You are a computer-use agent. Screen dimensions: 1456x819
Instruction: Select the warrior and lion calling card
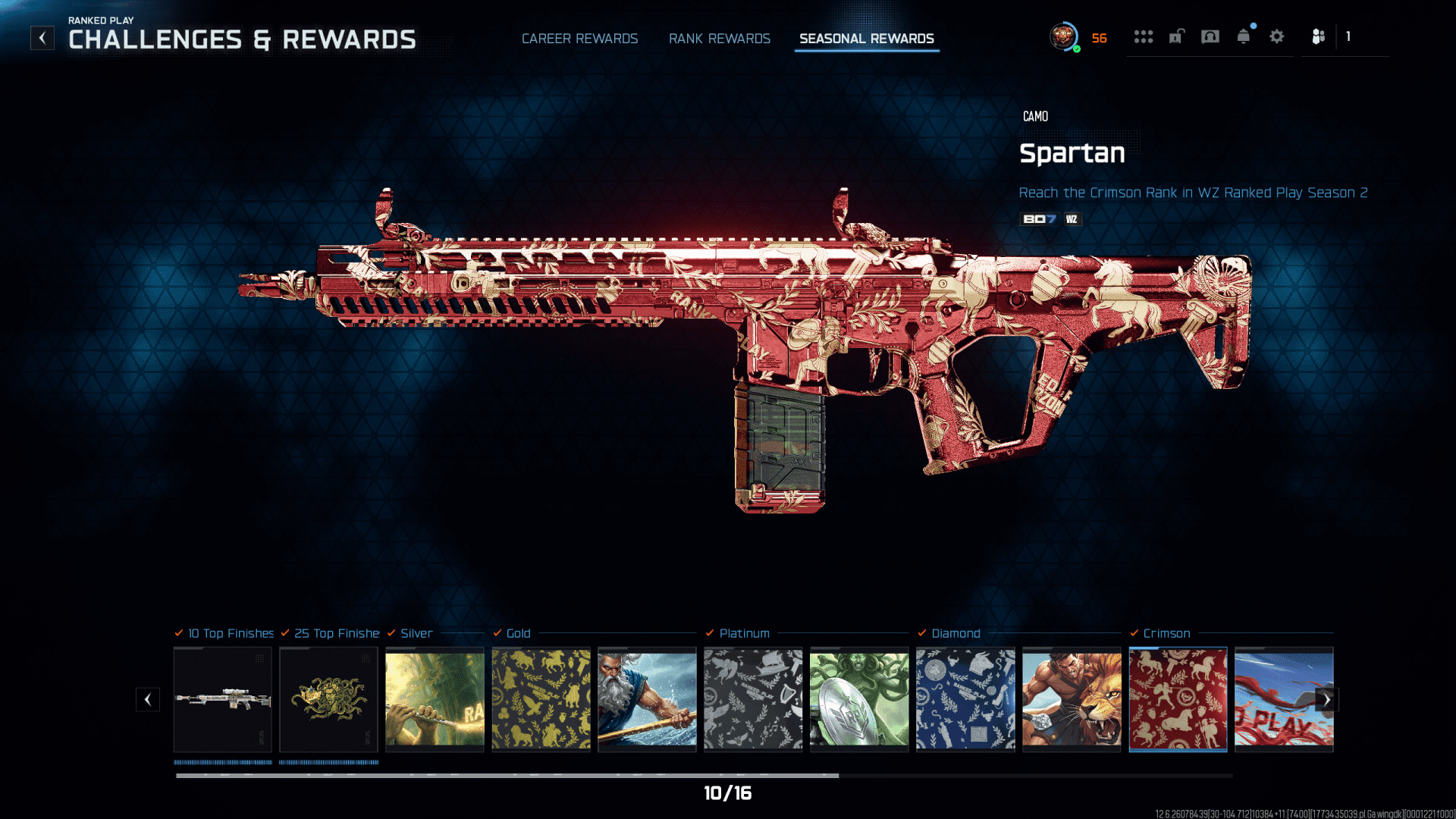coord(1072,698)
